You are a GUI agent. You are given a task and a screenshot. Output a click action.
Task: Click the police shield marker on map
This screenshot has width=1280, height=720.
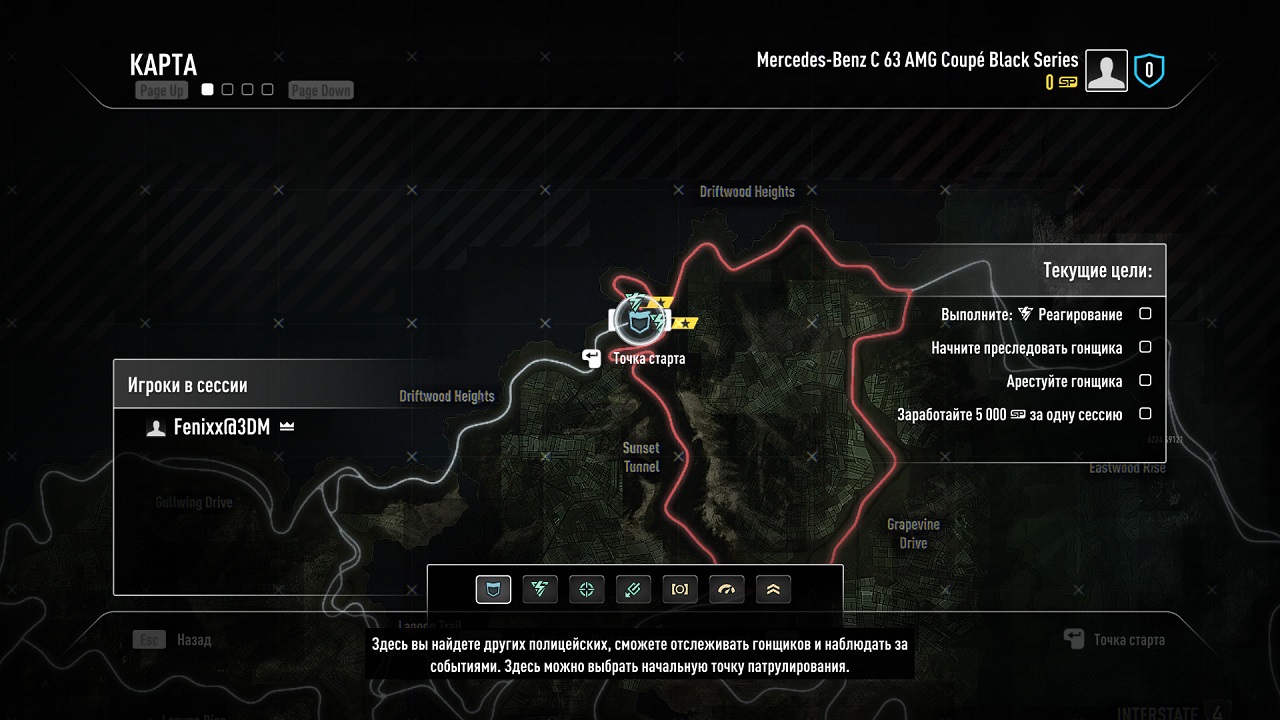(637, 319)
